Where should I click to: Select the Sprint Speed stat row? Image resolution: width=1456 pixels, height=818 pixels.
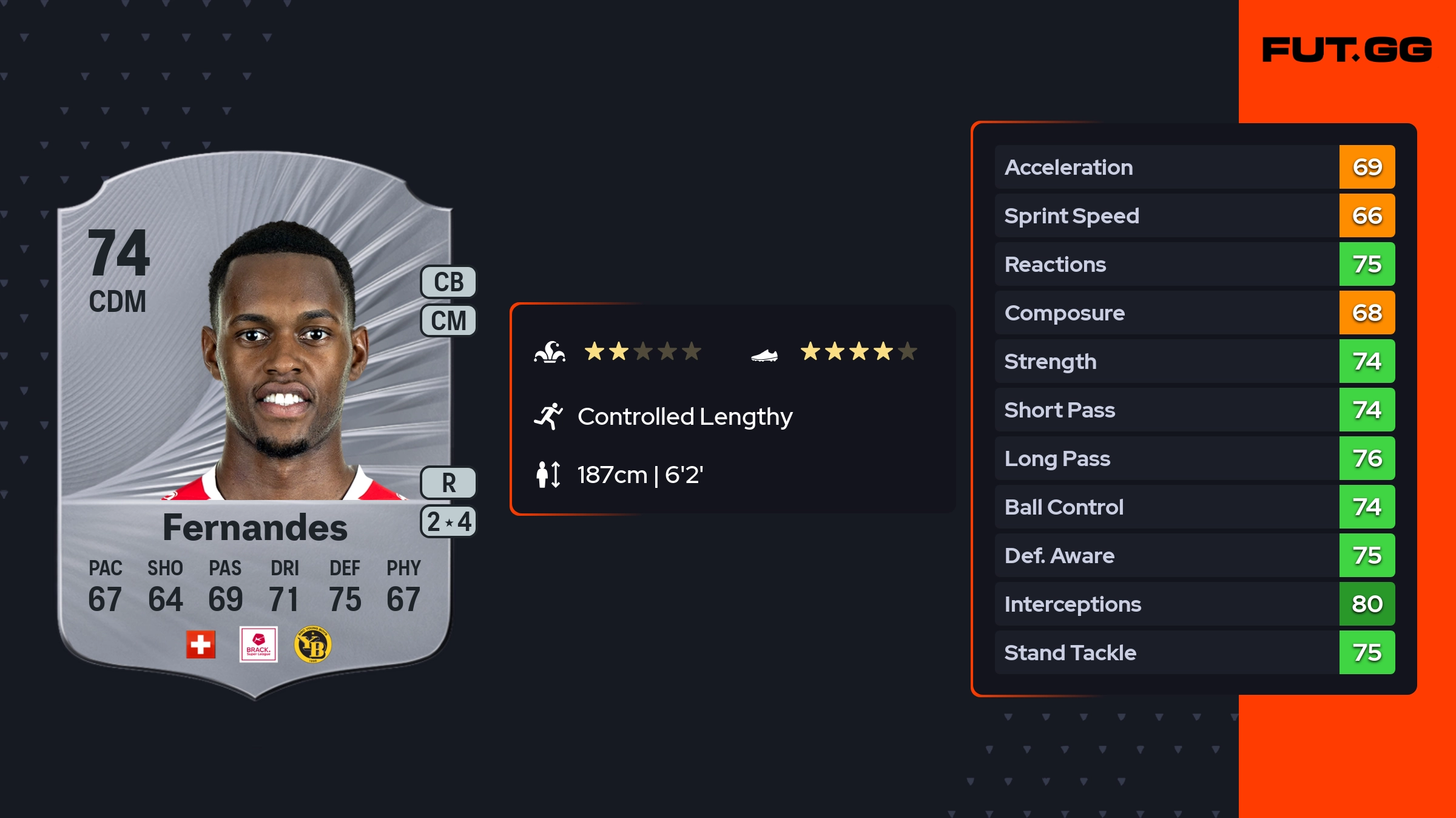click(1194, 215)
